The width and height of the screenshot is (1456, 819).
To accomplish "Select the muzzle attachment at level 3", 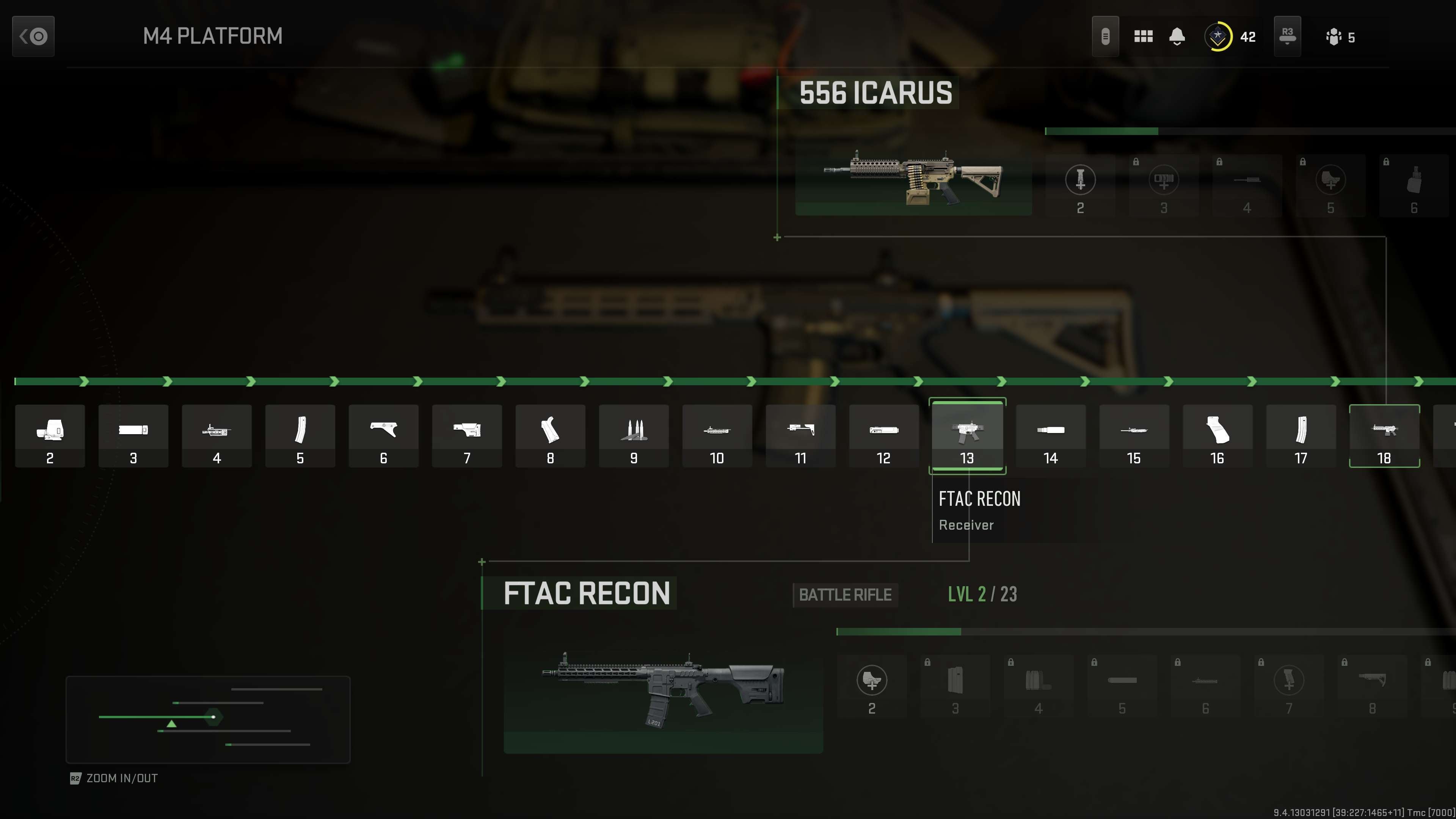I will [133, 435].
